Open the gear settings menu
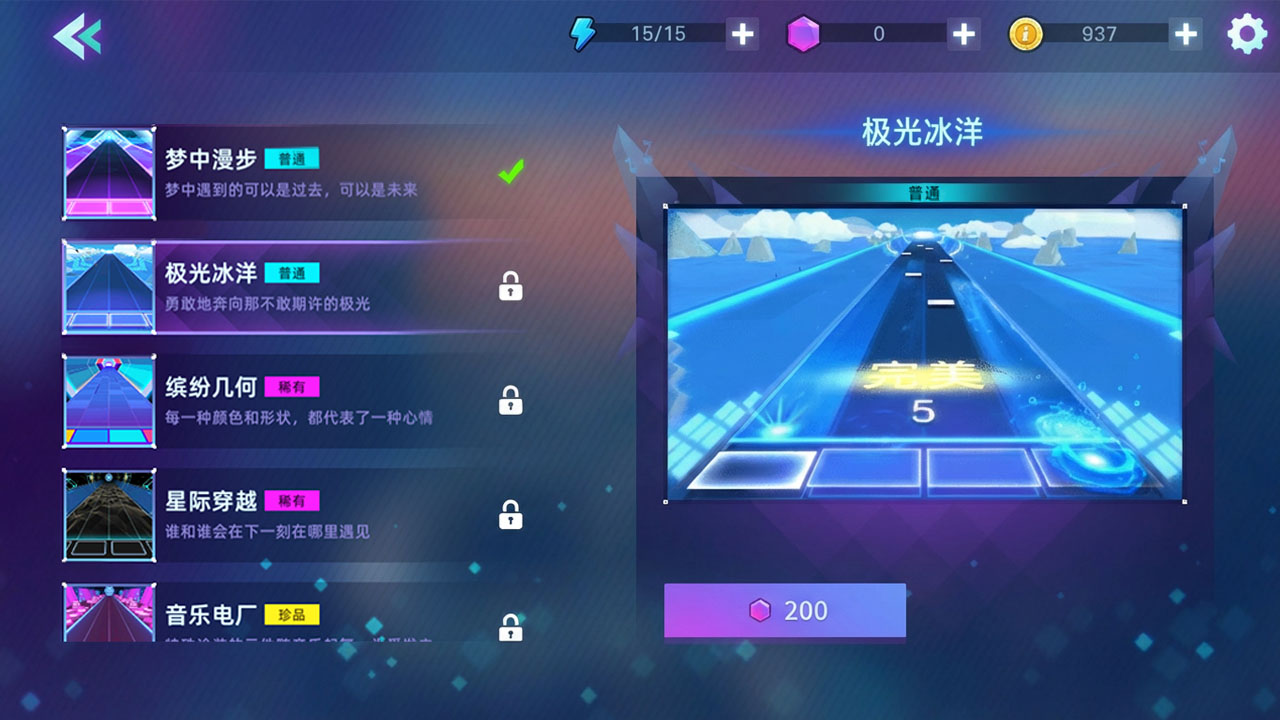This screenshot has height=720, width=1280. click(1246, 35)
